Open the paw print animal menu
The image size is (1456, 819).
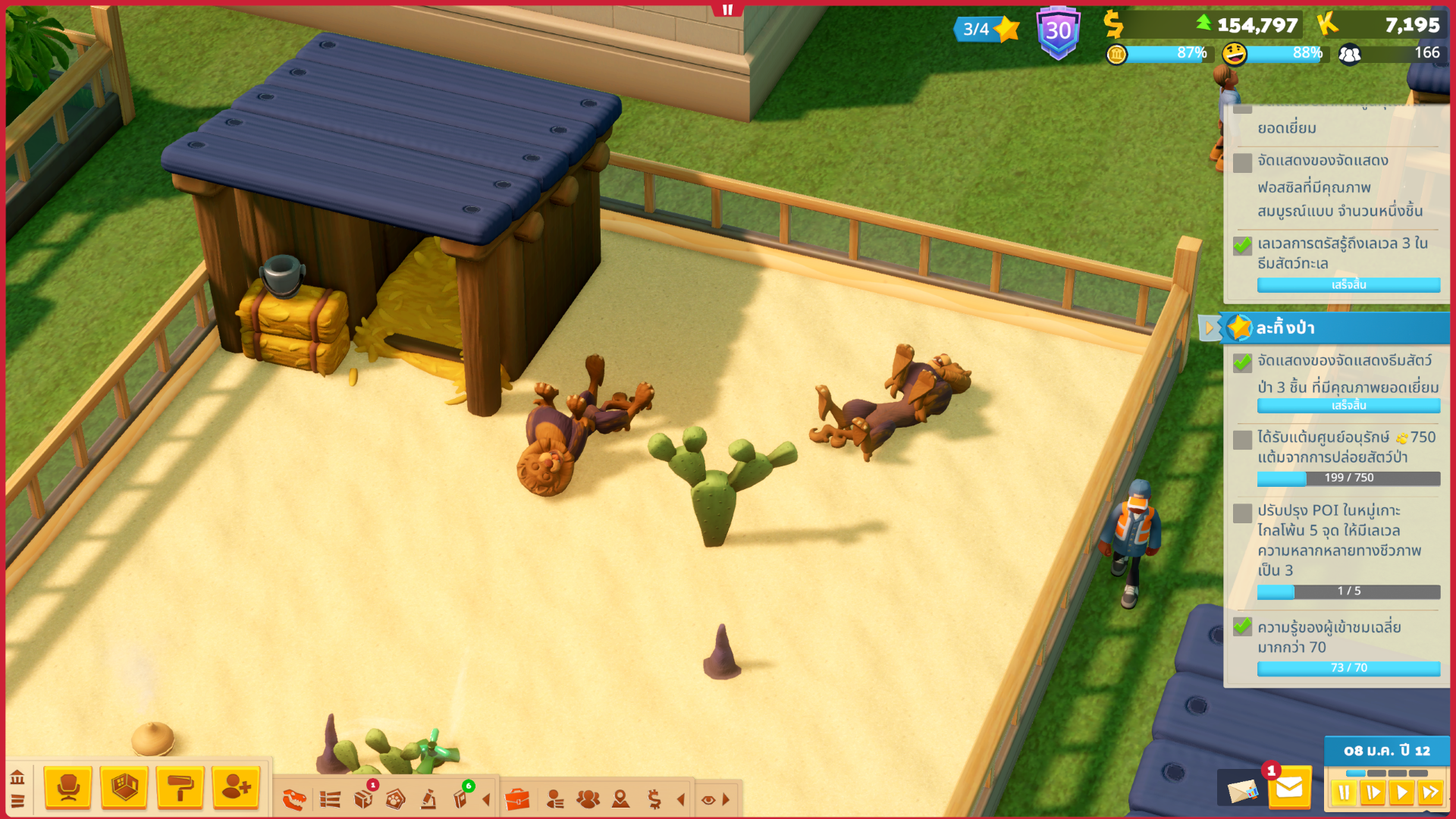[395, 799]
